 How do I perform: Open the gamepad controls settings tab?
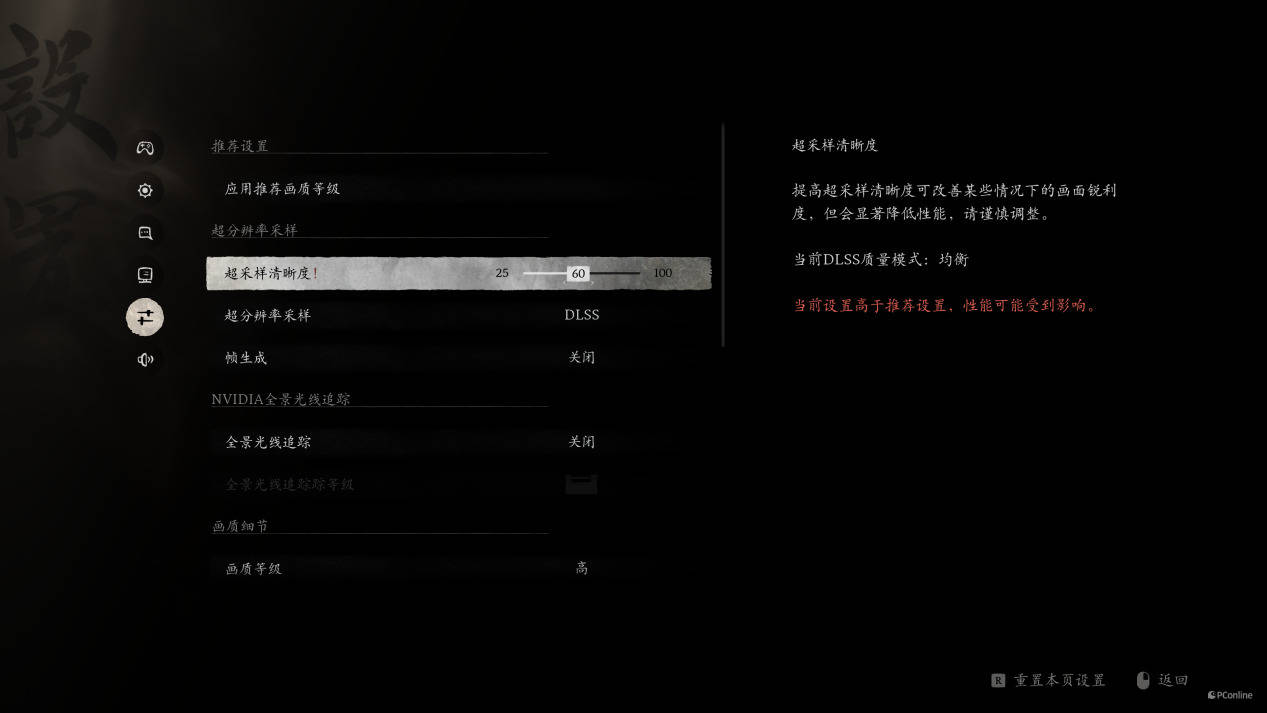point(145,148)
